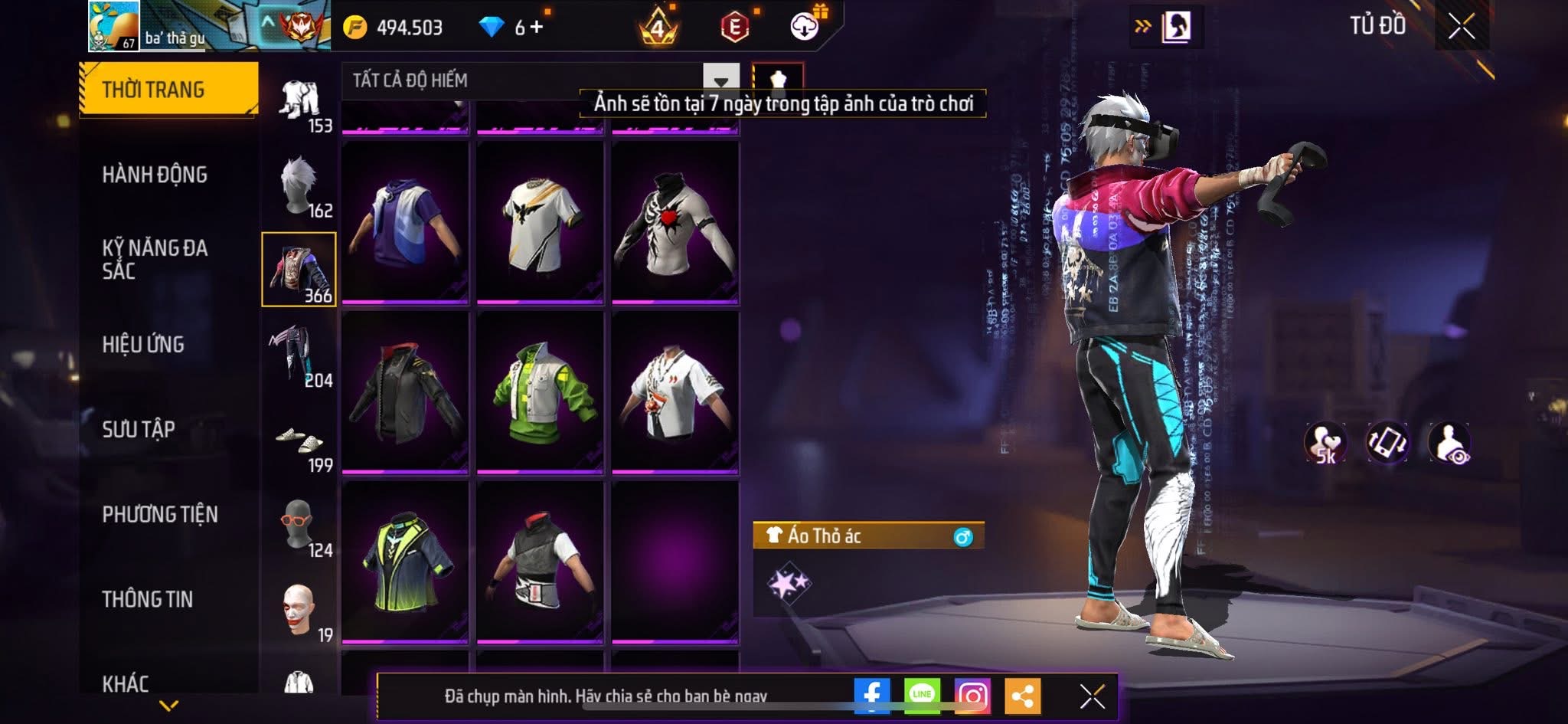Share the screenshot on Instagram

pos(972,696)
